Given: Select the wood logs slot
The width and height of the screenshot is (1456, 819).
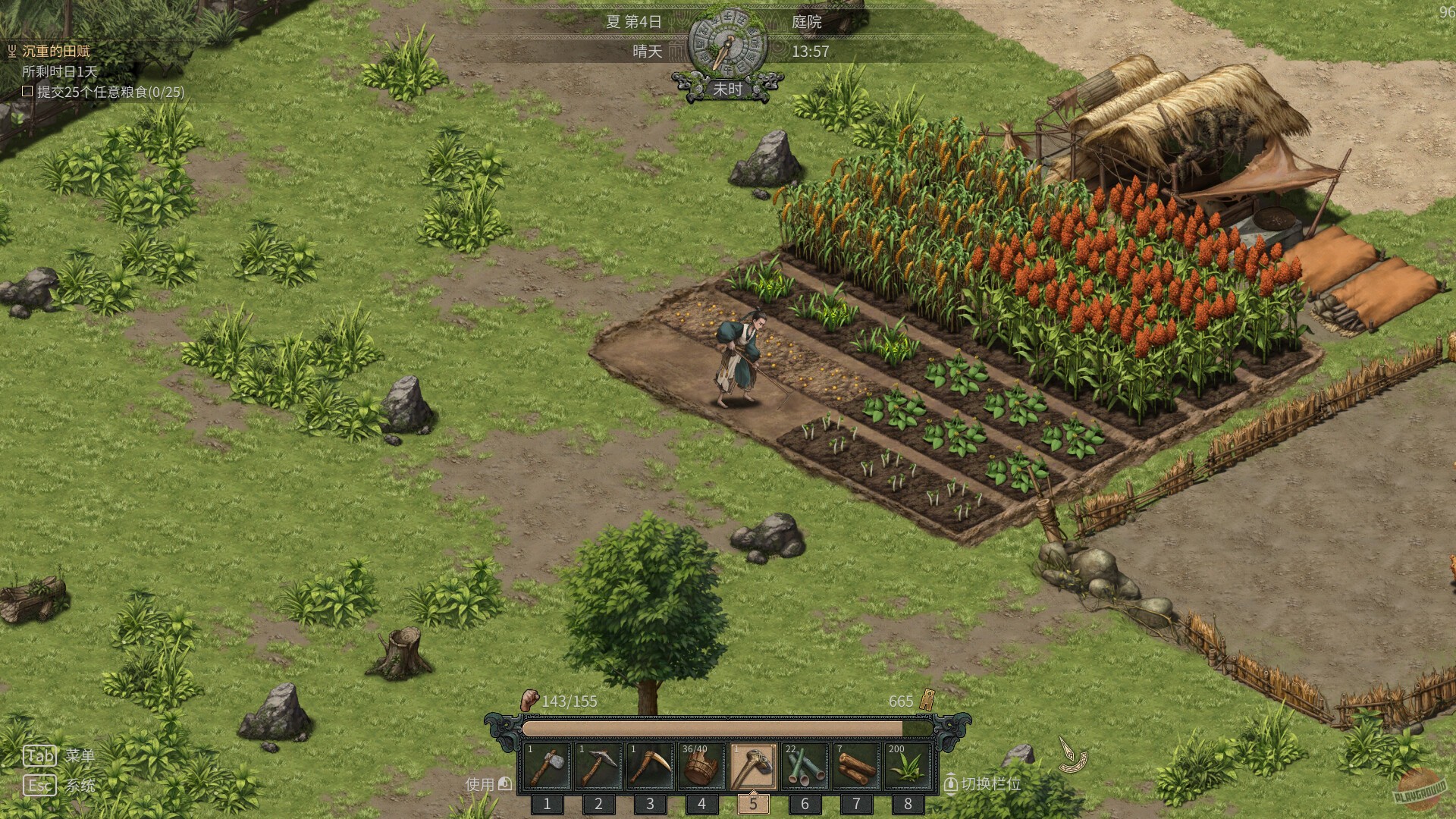Looking at the screenshot, I should 856,767.
